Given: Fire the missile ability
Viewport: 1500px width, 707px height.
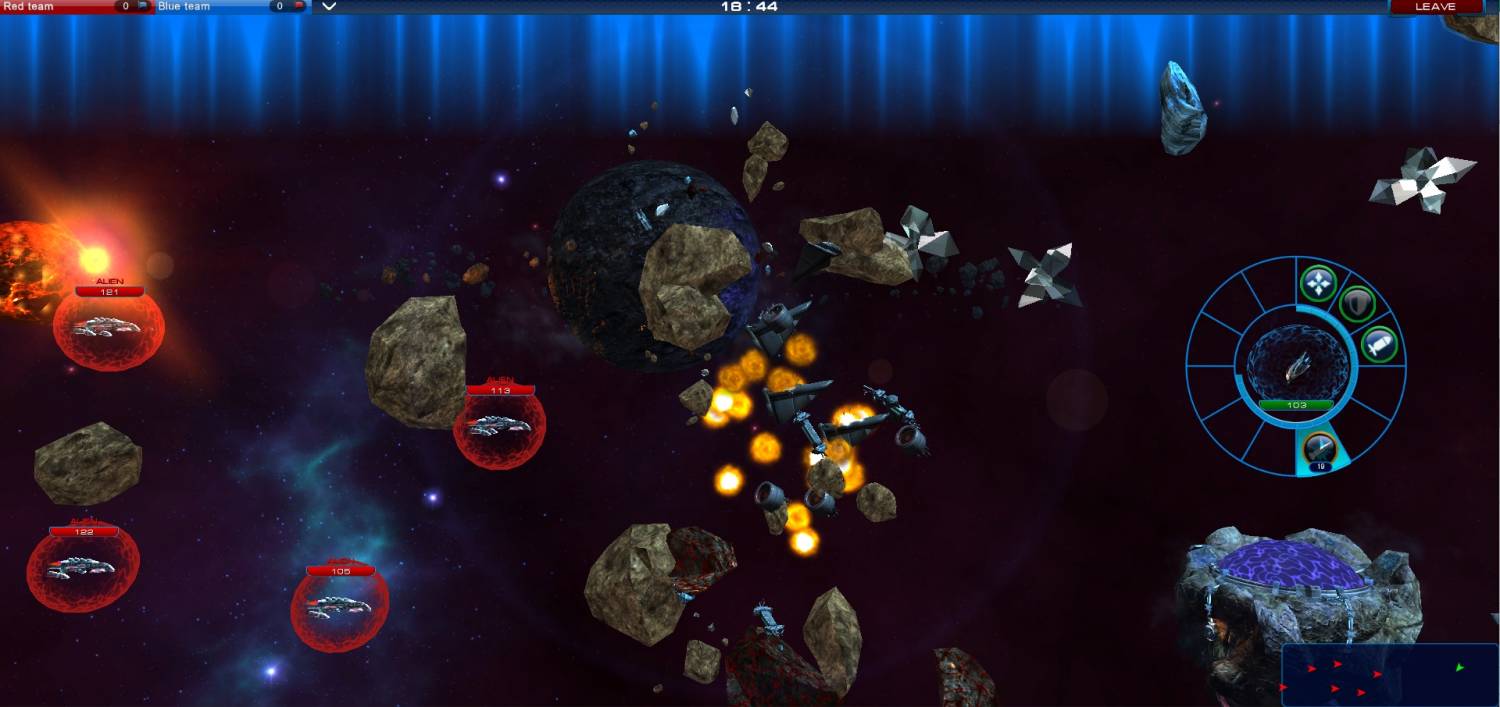Looking at the screenshot, I should (1378, 345).
